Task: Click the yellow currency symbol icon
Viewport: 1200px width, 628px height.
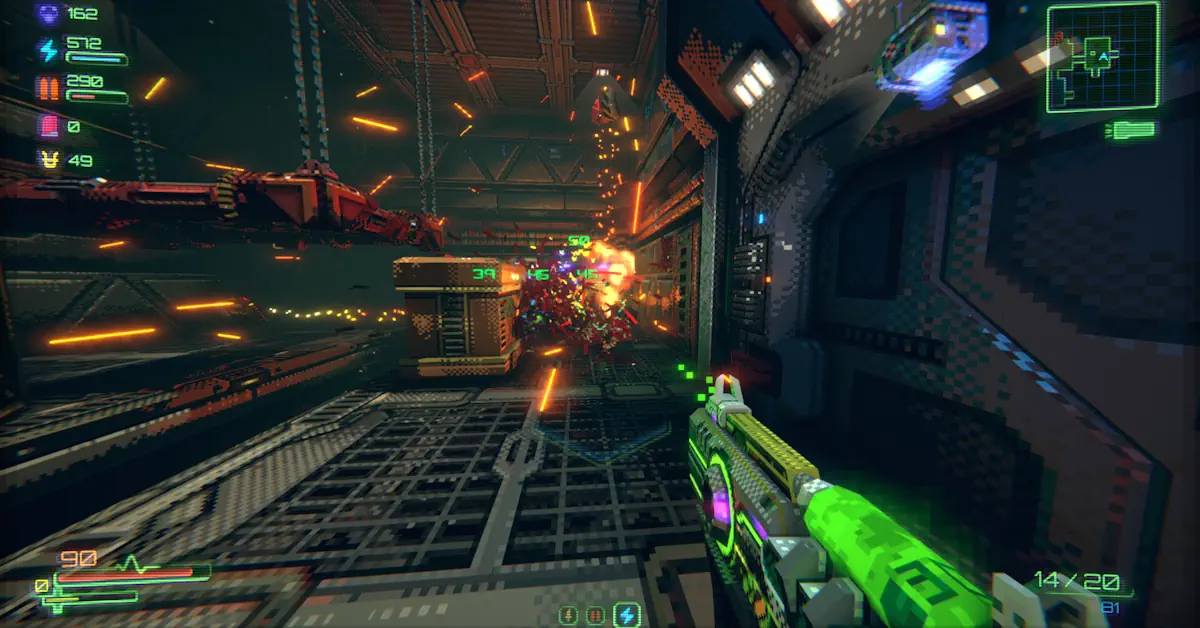Action: [x=48, y=160]
